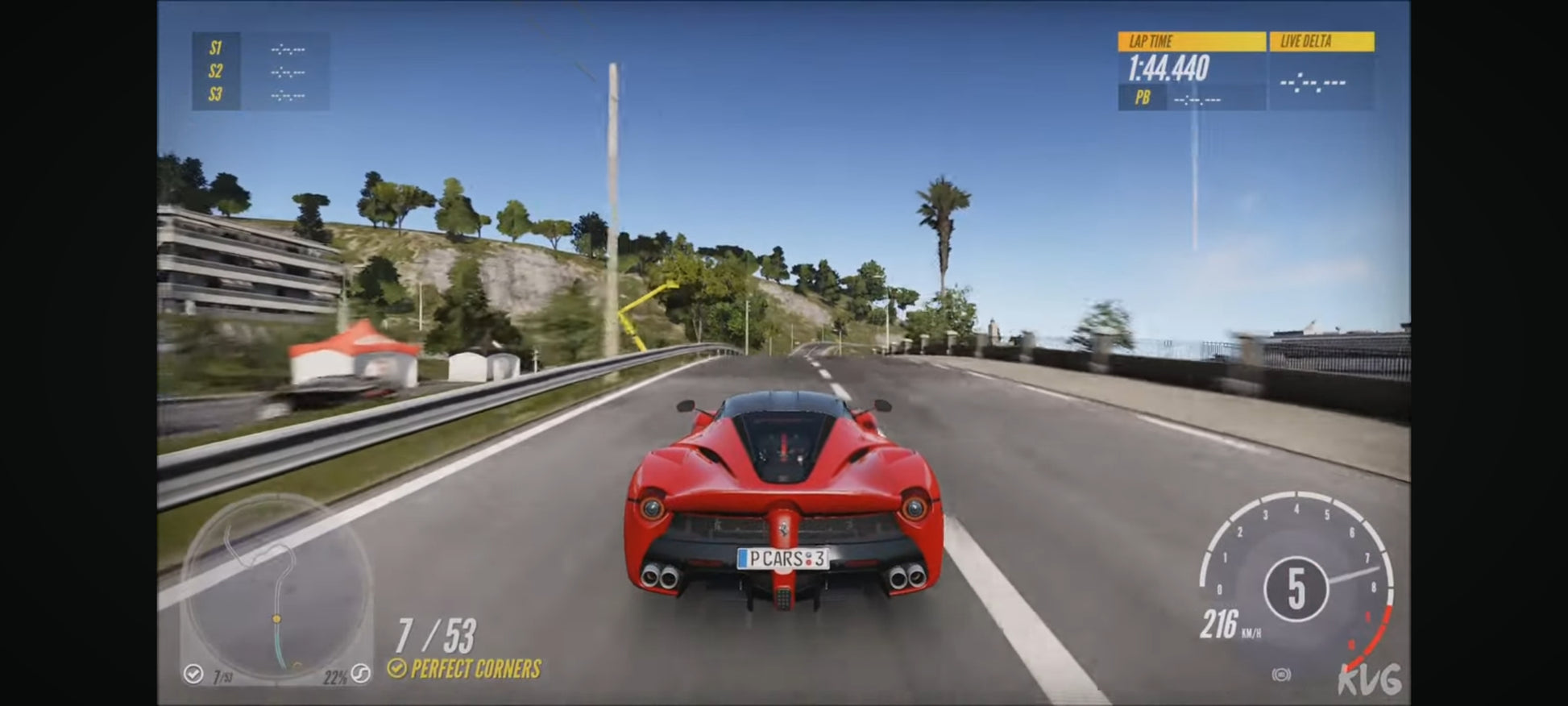
Task: Click the KVG channel watermark logo
Action: coord(1369,679)
